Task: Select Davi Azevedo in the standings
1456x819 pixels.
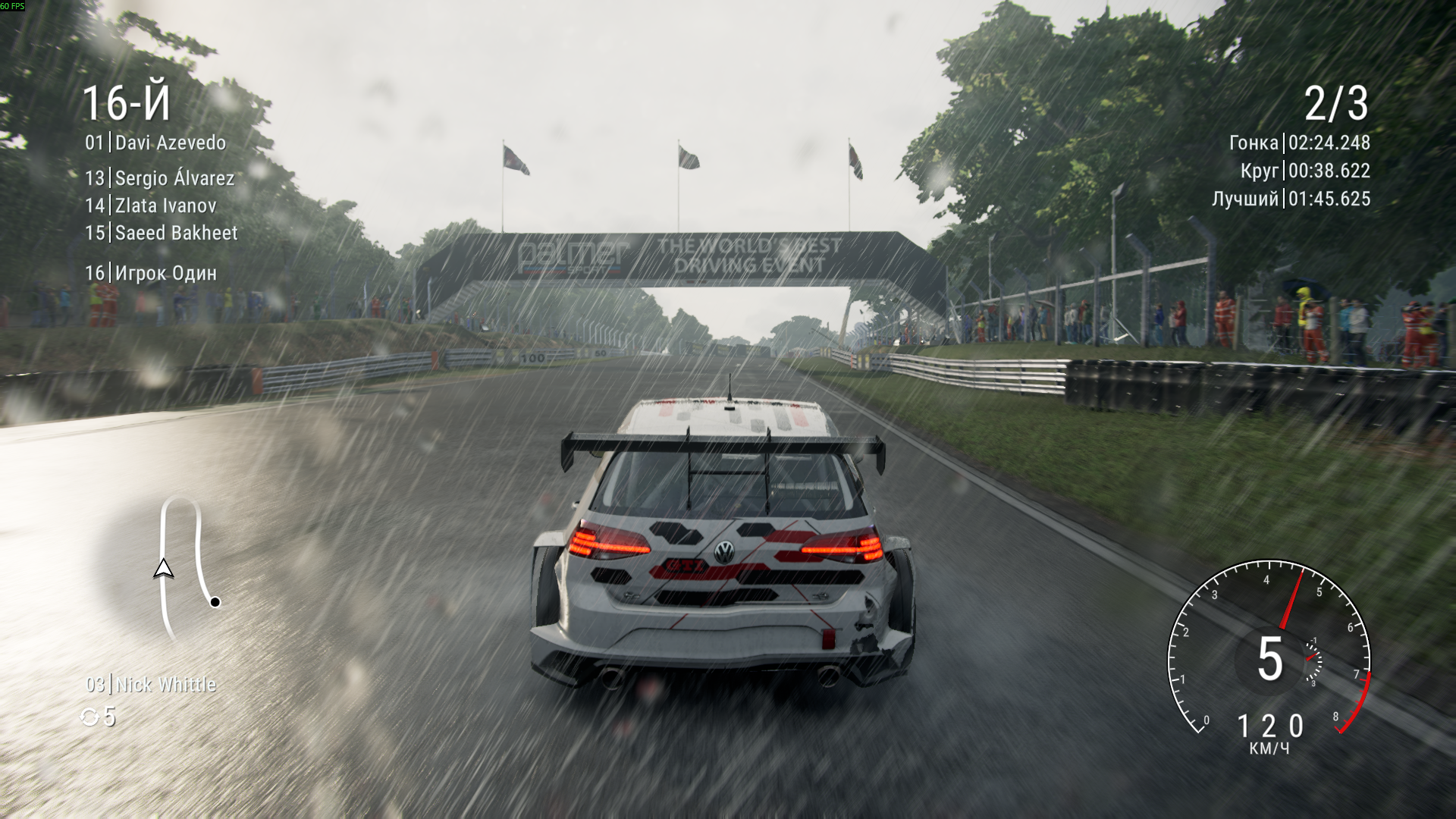Action: (155, 143)
